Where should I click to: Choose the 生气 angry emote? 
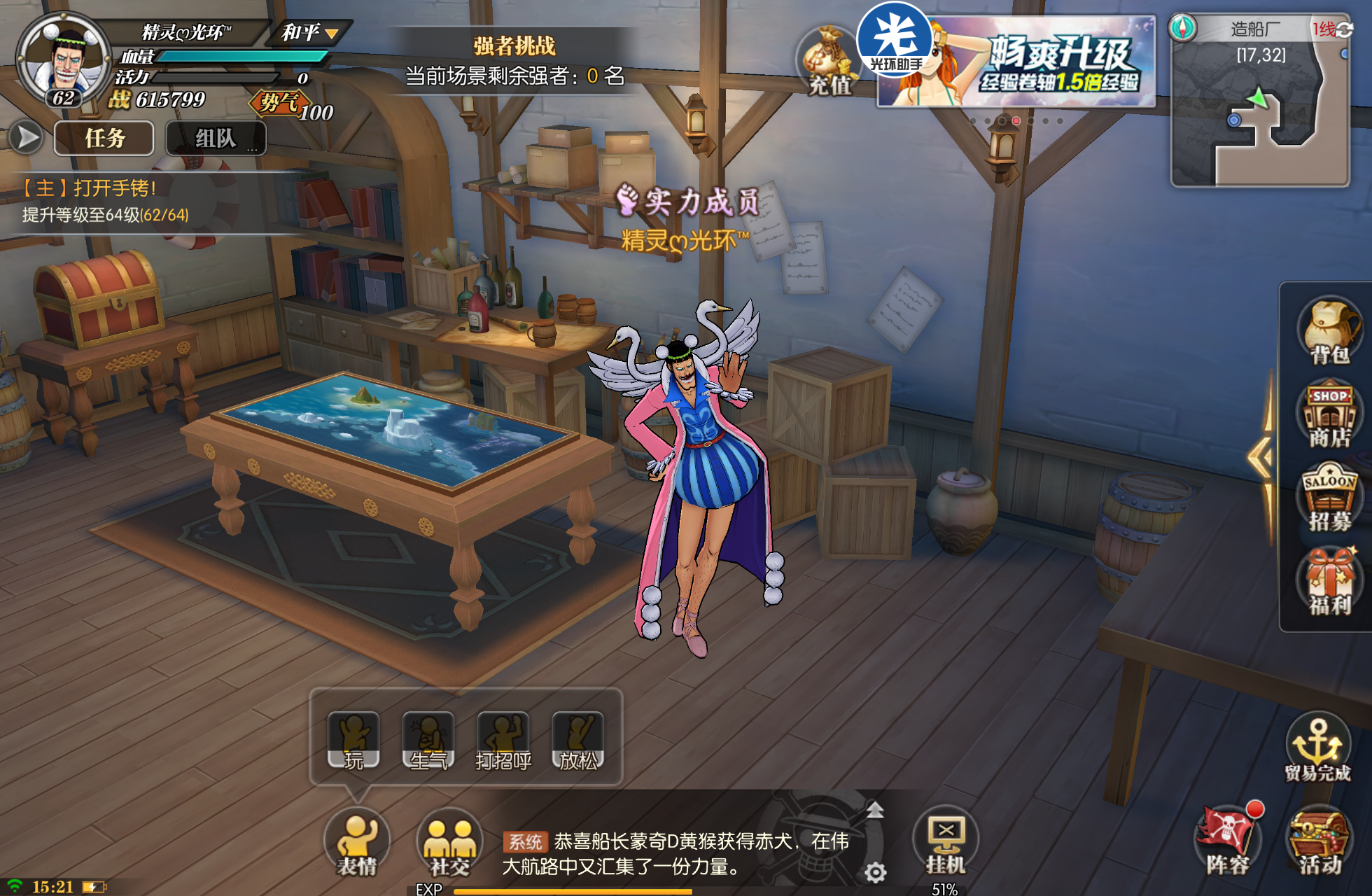428,741
